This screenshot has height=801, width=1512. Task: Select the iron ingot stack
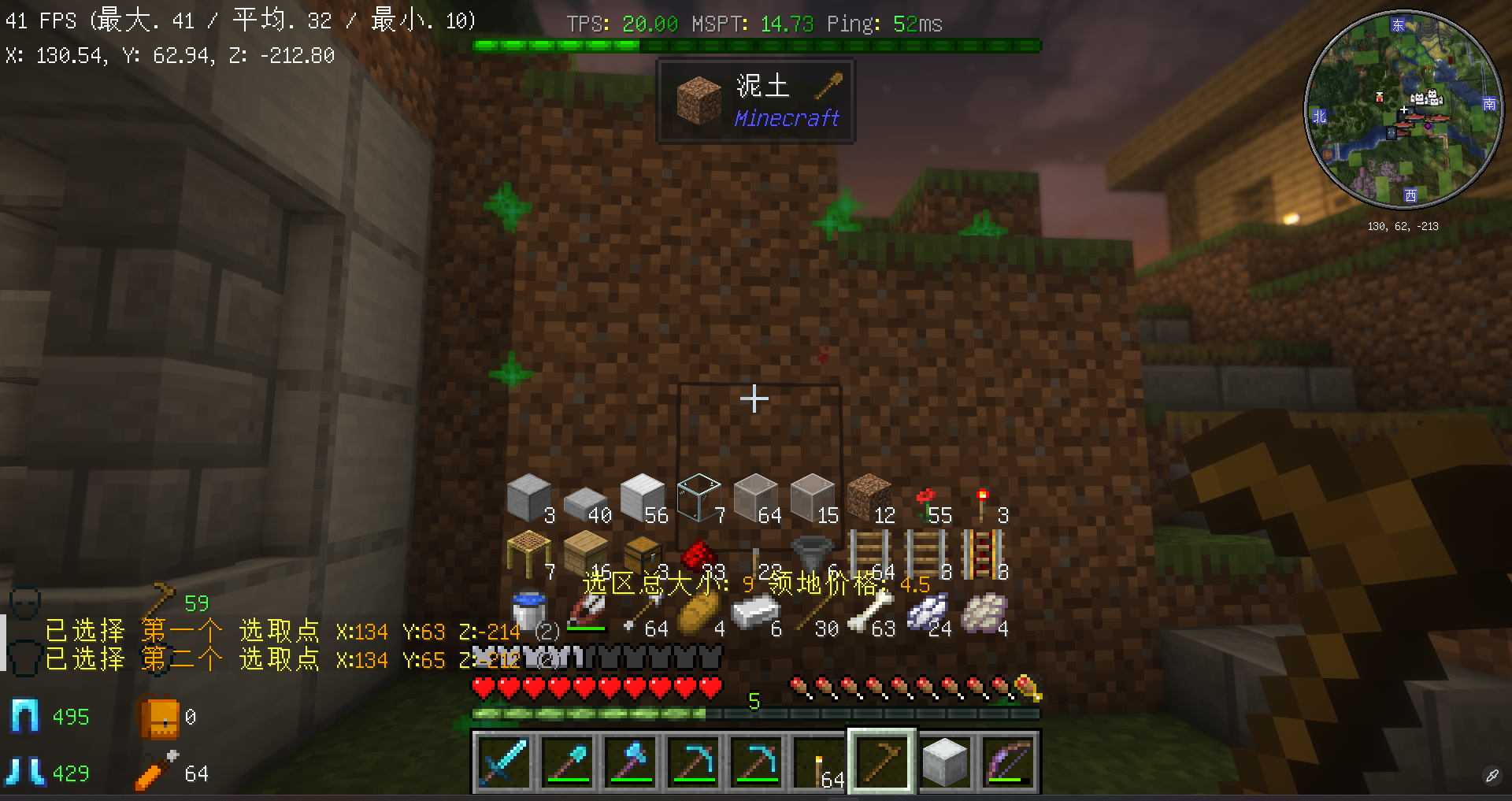(x=754, y=611)
